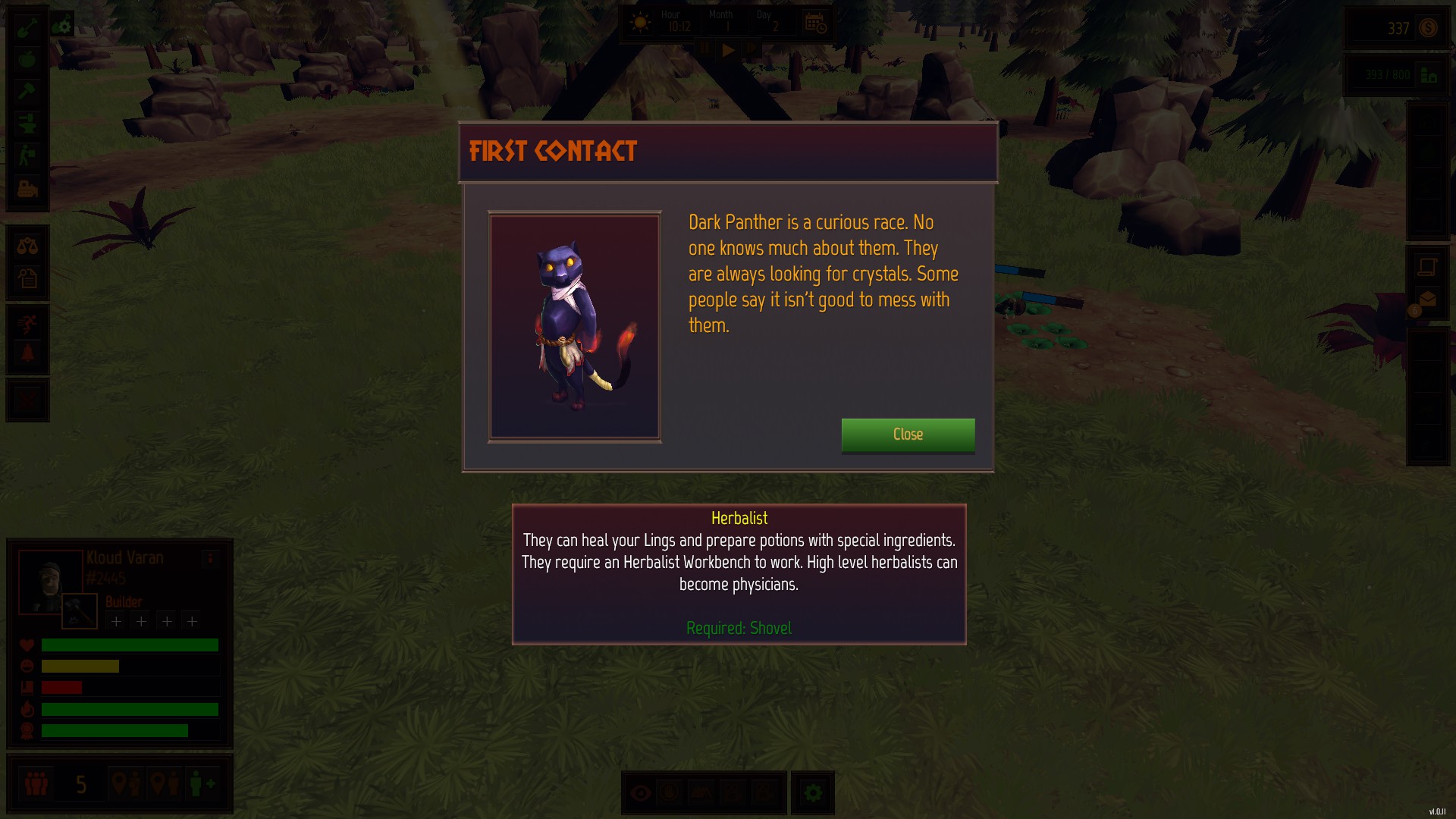Open the envelope messages icon

click(x=1427, y=300)
